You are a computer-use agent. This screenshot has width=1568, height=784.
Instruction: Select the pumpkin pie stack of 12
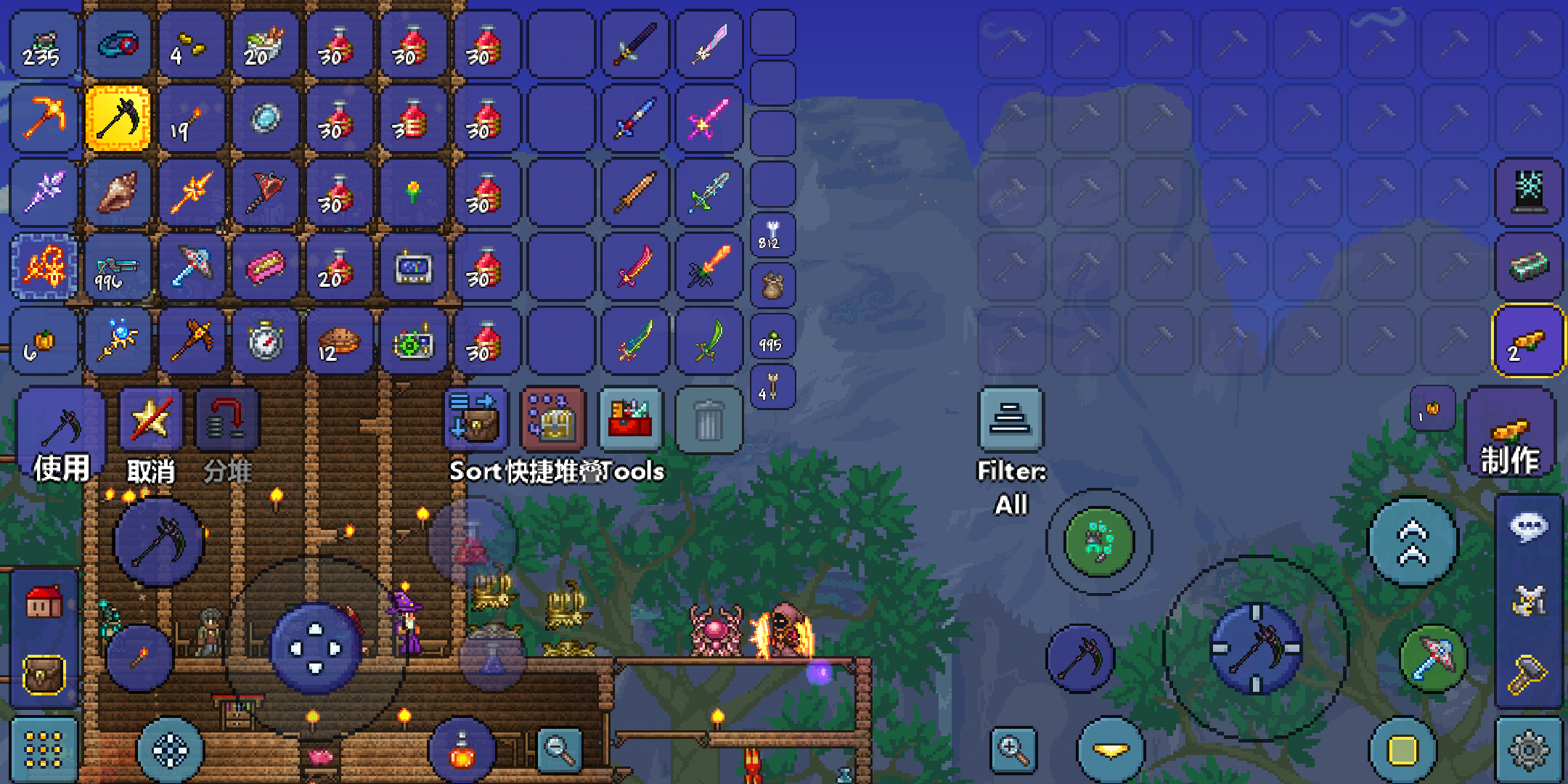coord(339,340)
